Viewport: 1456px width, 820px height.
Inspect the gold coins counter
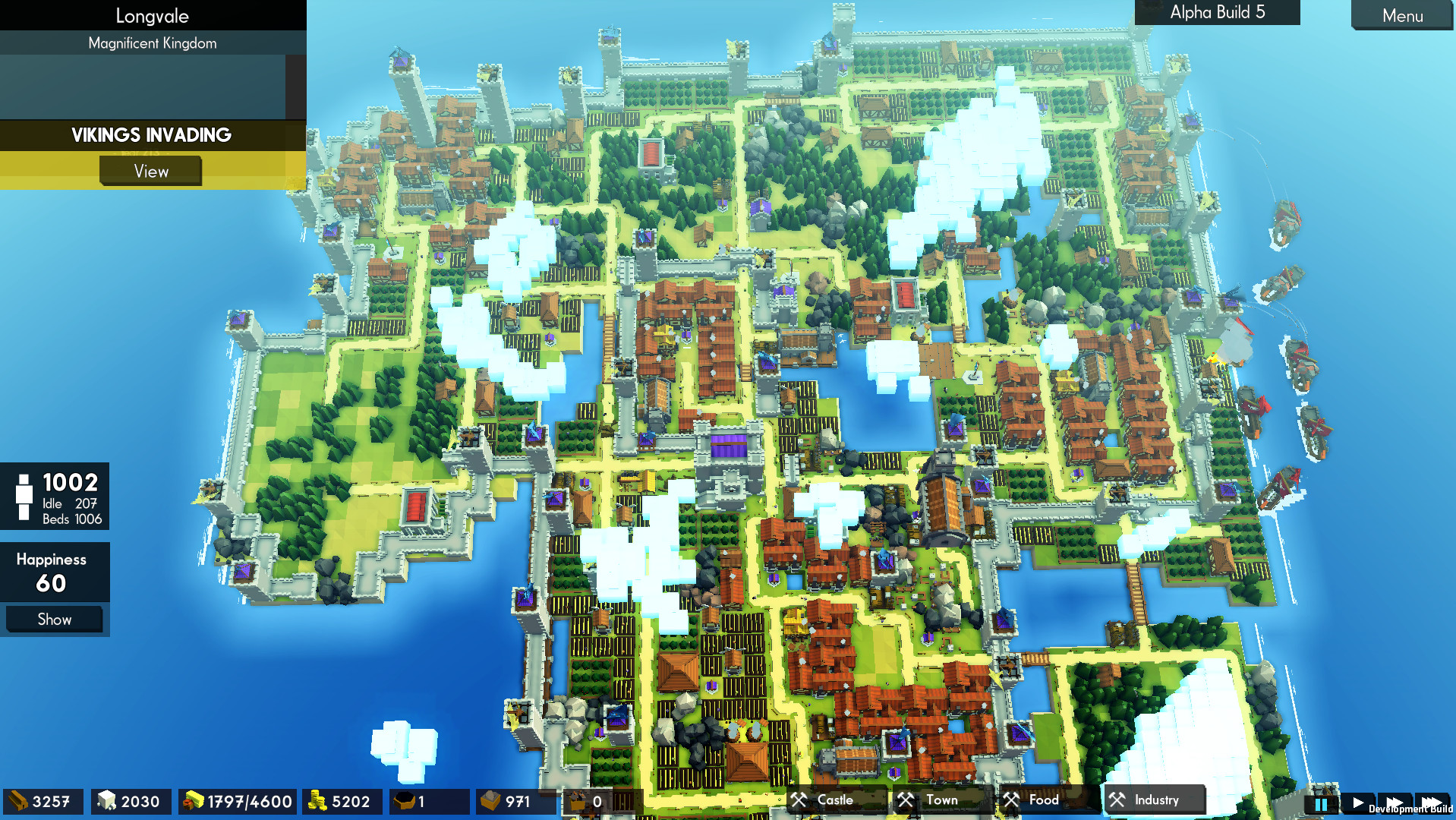[342, 801]
